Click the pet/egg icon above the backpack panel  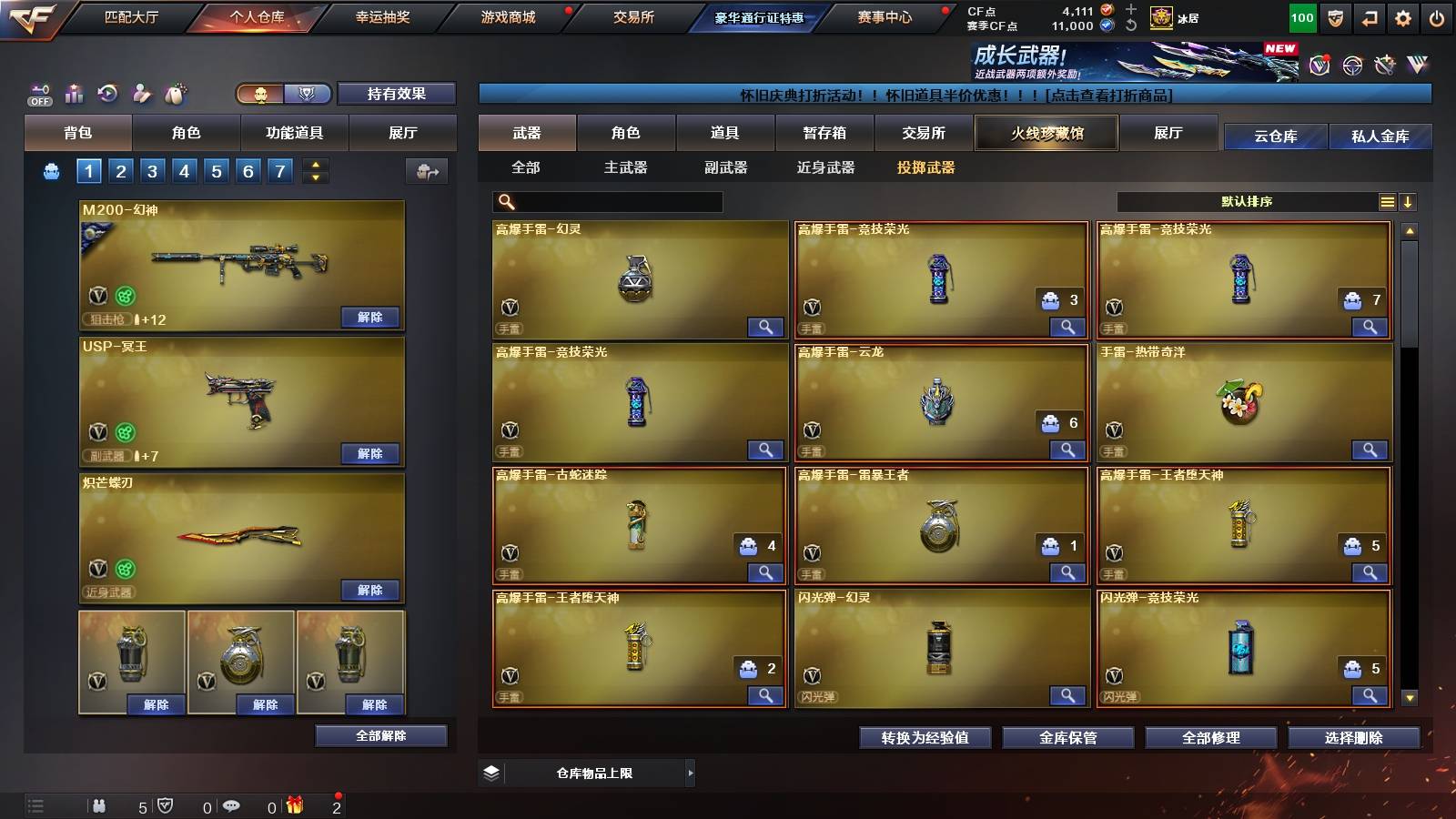click(176, 94)
